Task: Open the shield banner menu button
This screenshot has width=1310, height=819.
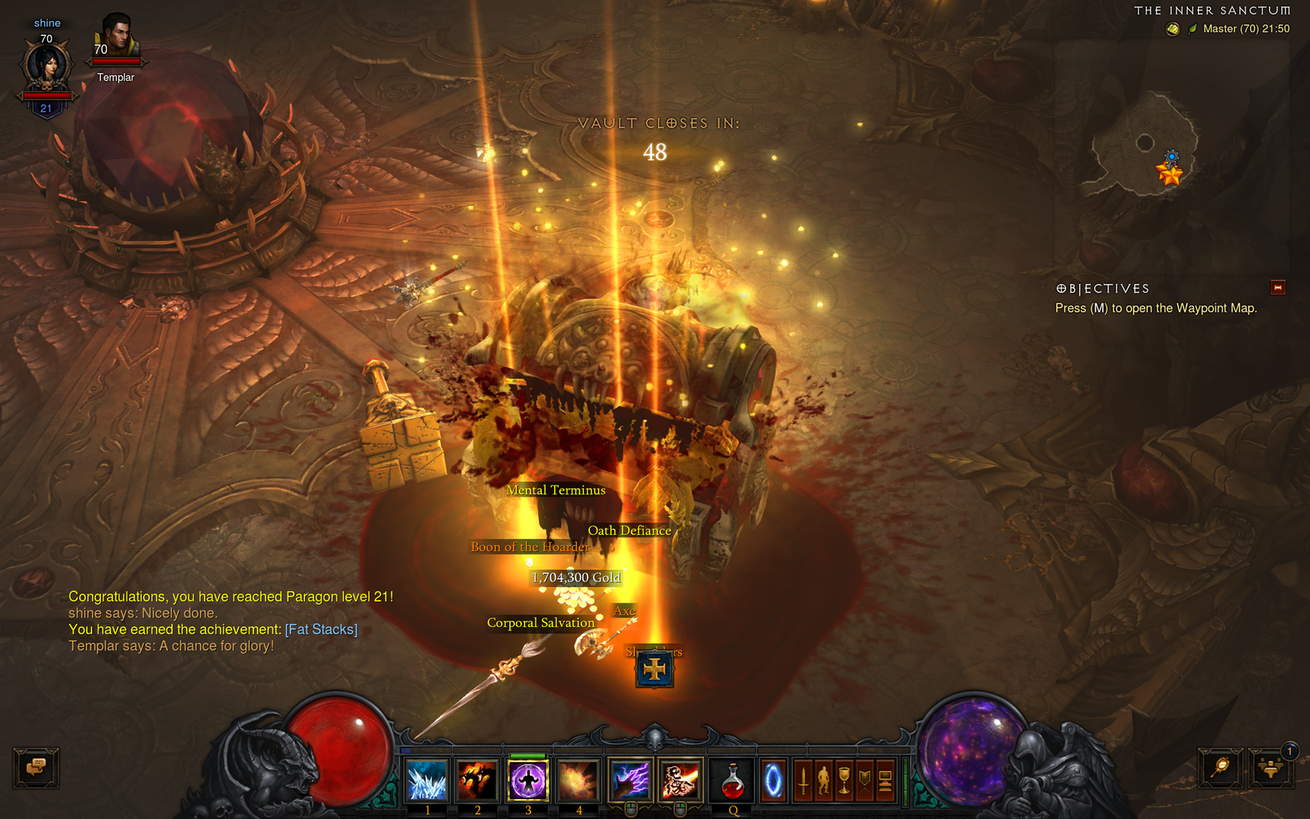Action: (x=865, y=779)
